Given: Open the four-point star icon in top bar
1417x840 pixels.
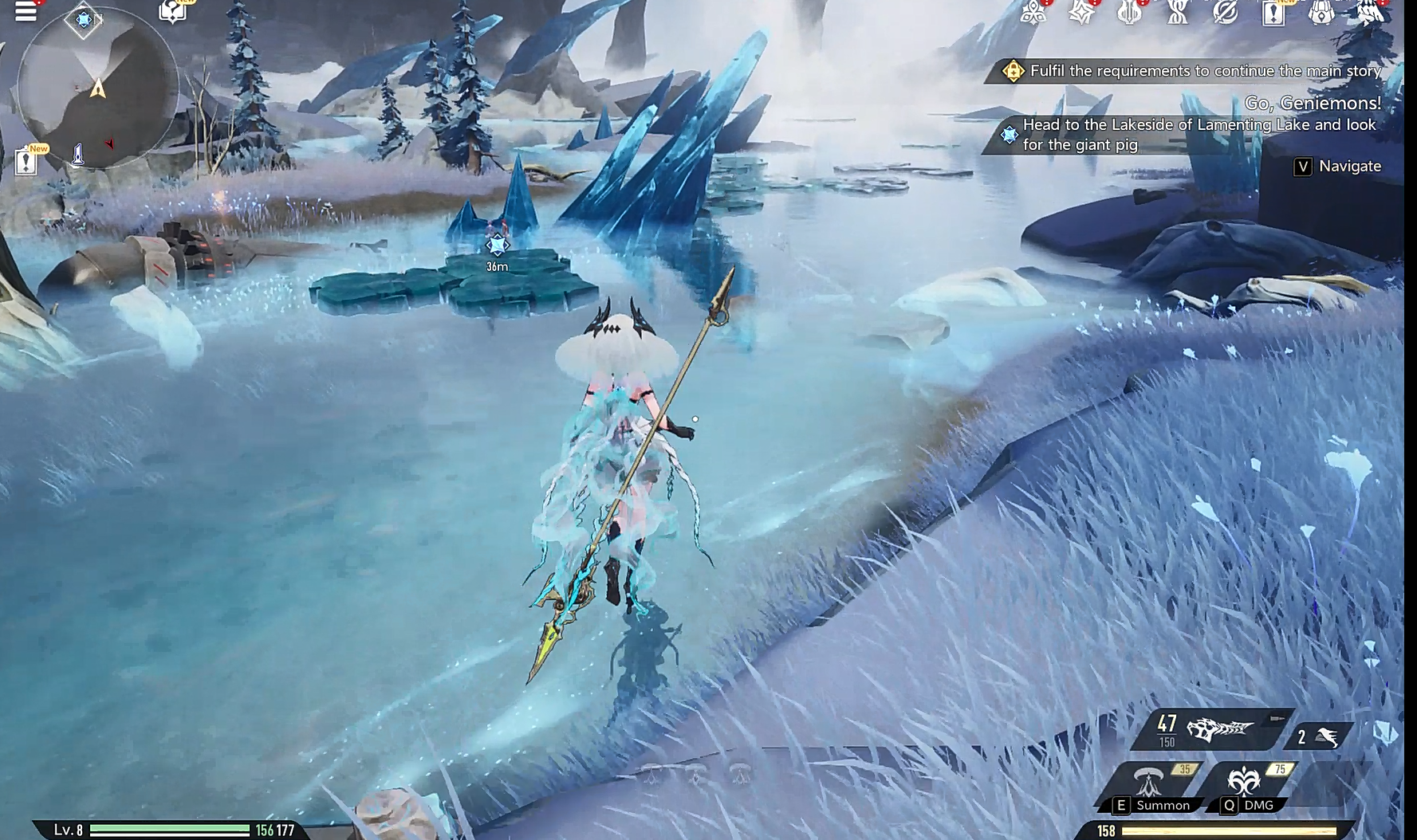Looking at the screenshot, I should (1081, 13).
